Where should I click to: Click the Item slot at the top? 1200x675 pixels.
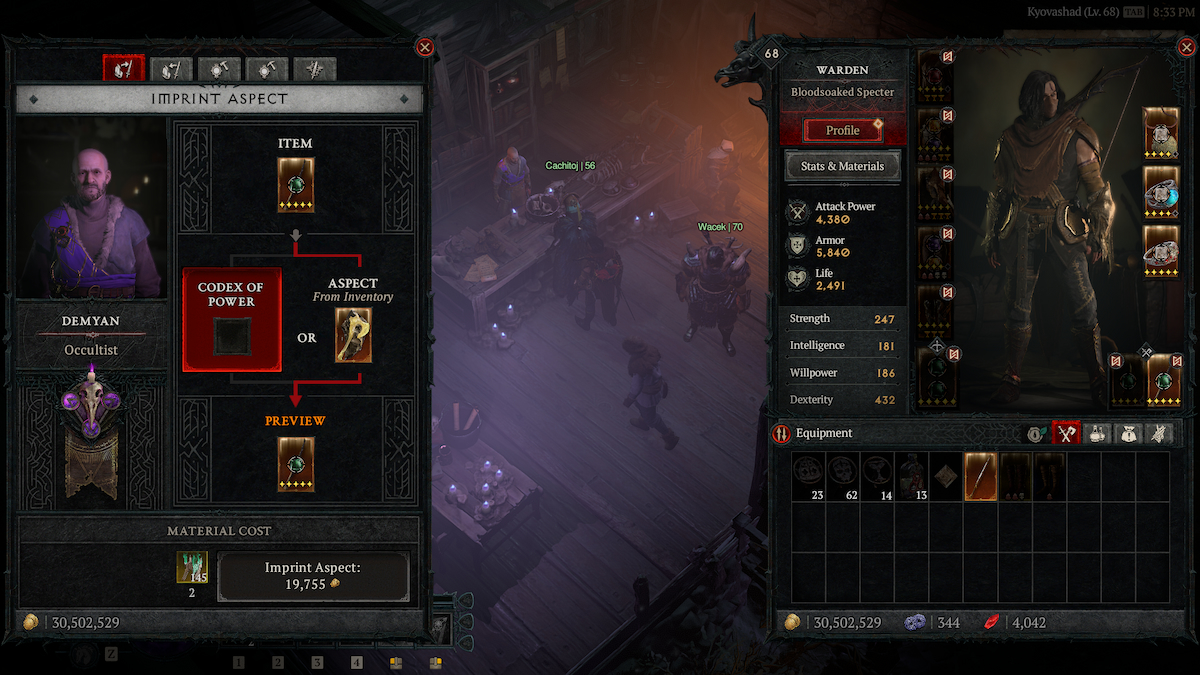(x=295, y=185)
